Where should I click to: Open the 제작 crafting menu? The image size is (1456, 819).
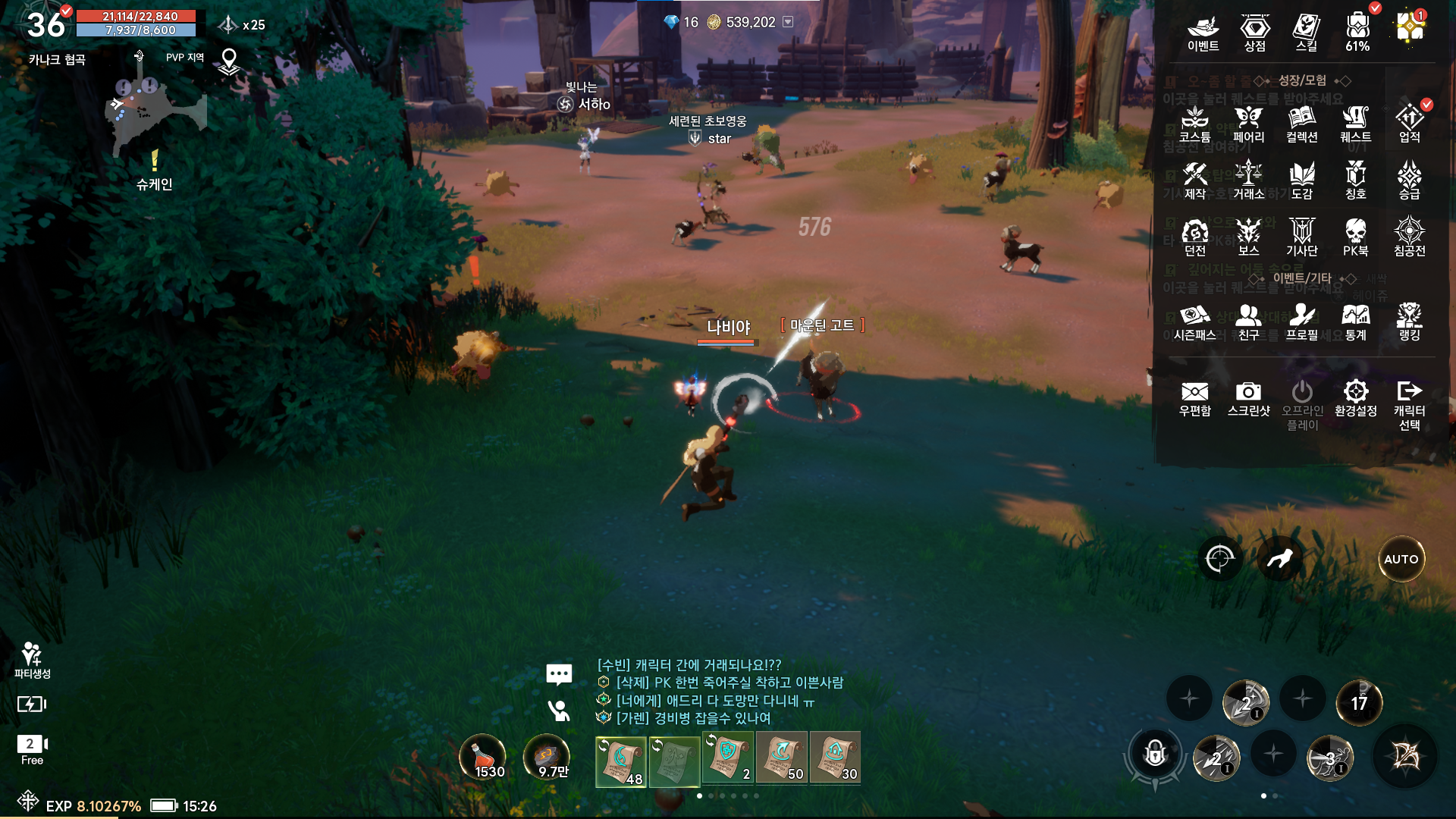[x=1194, y=180]
